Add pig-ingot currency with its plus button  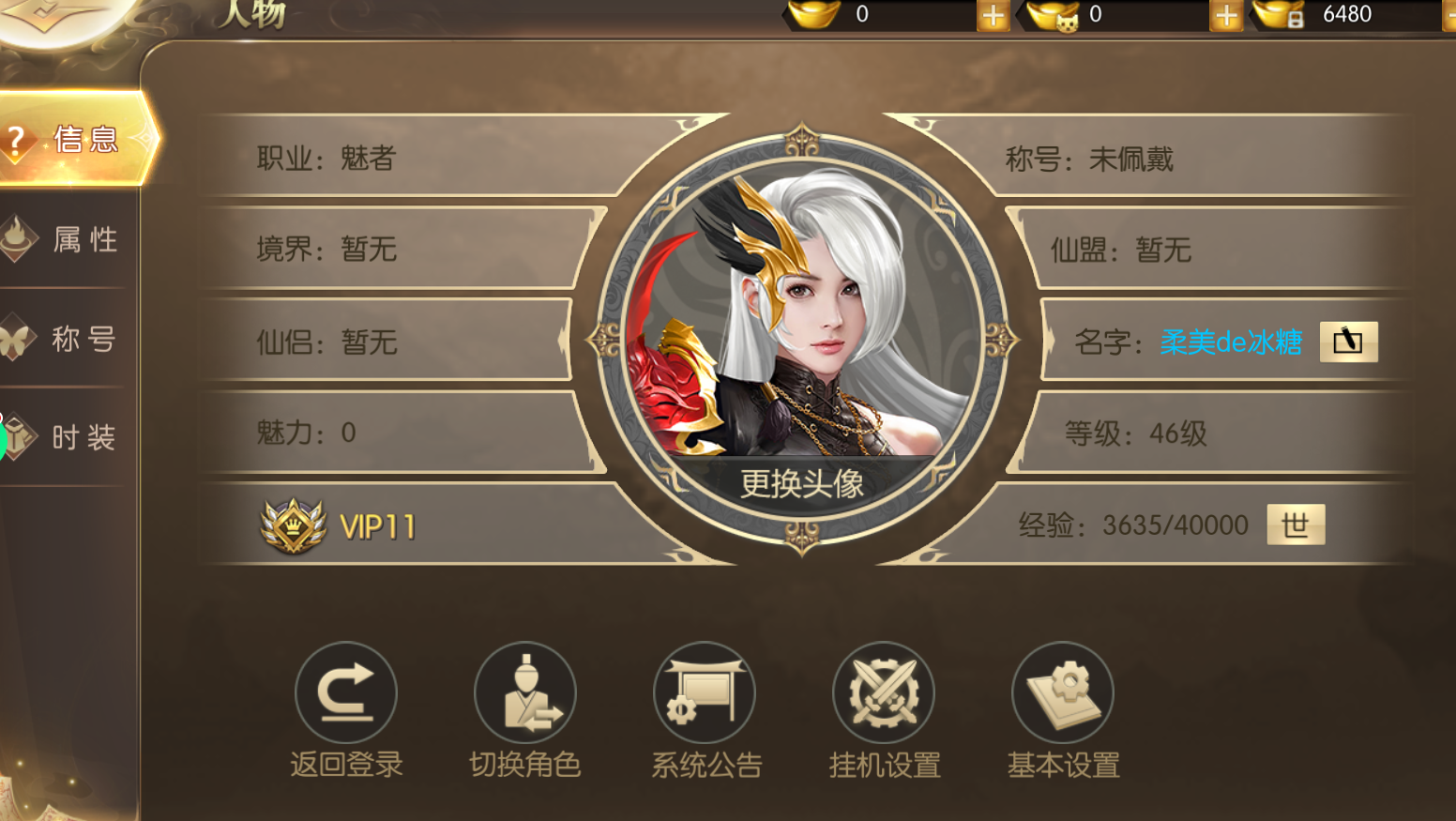1225,15
